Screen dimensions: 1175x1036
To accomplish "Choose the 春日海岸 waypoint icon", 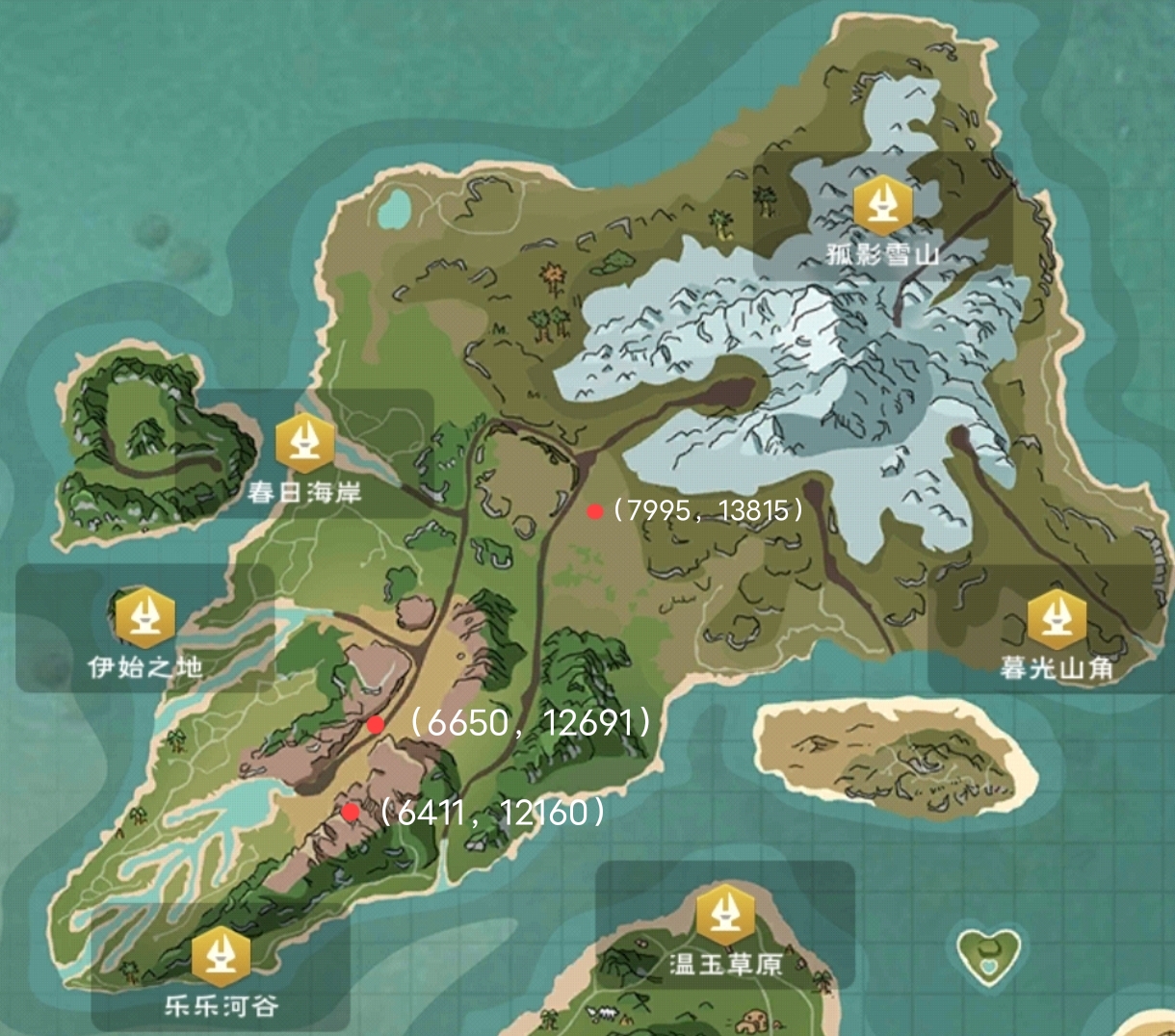I will pyautogui.click(x=304, y=442).
